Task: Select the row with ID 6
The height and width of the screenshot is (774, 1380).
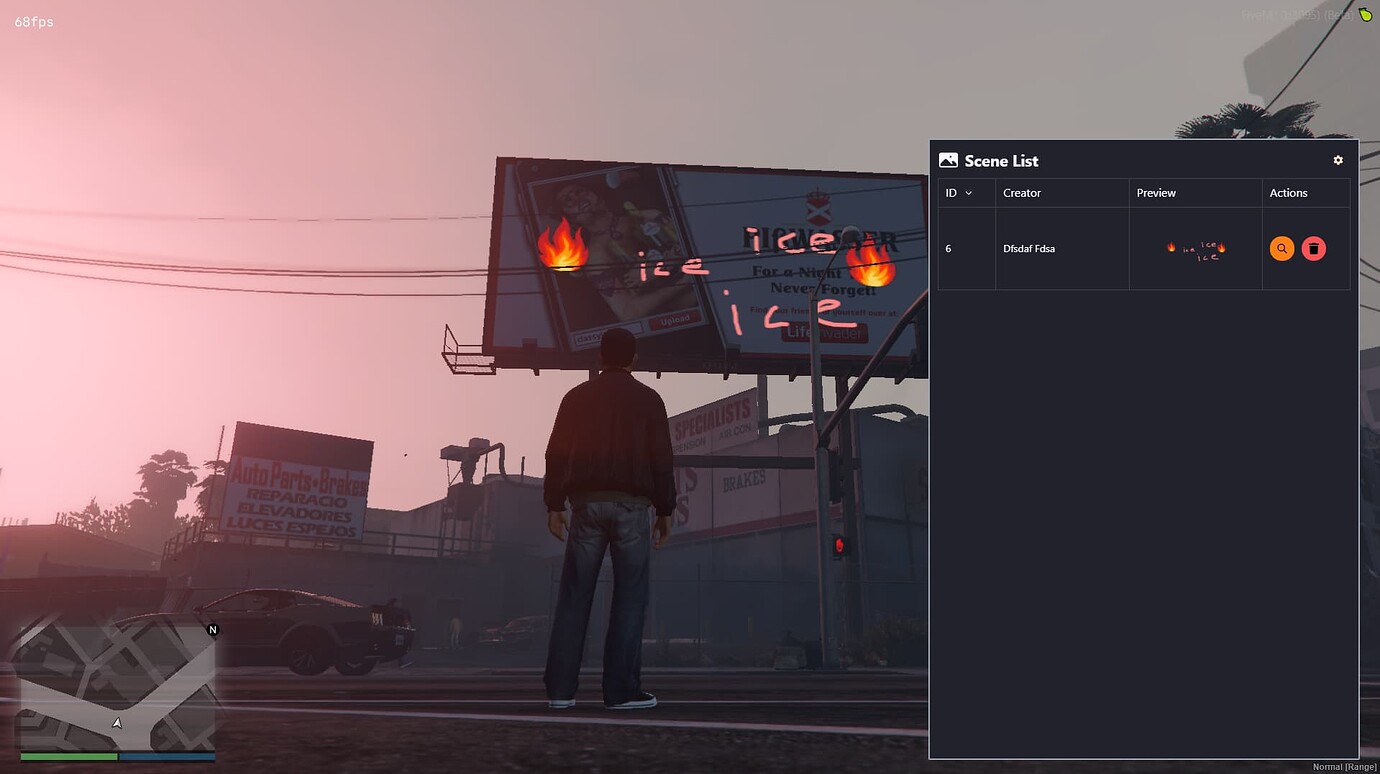Action: 948,248
